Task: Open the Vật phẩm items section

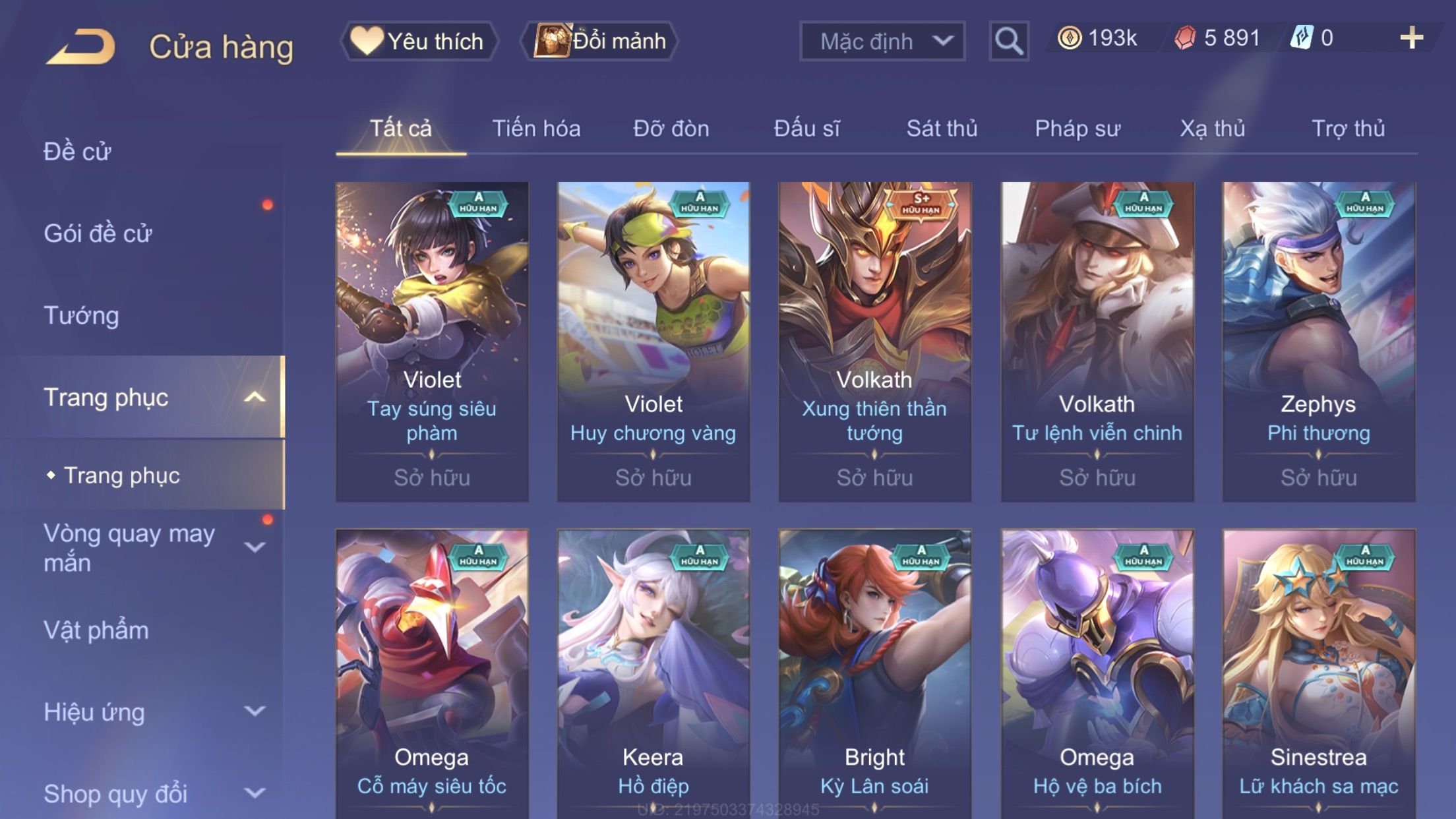Action: coord(96,630)
